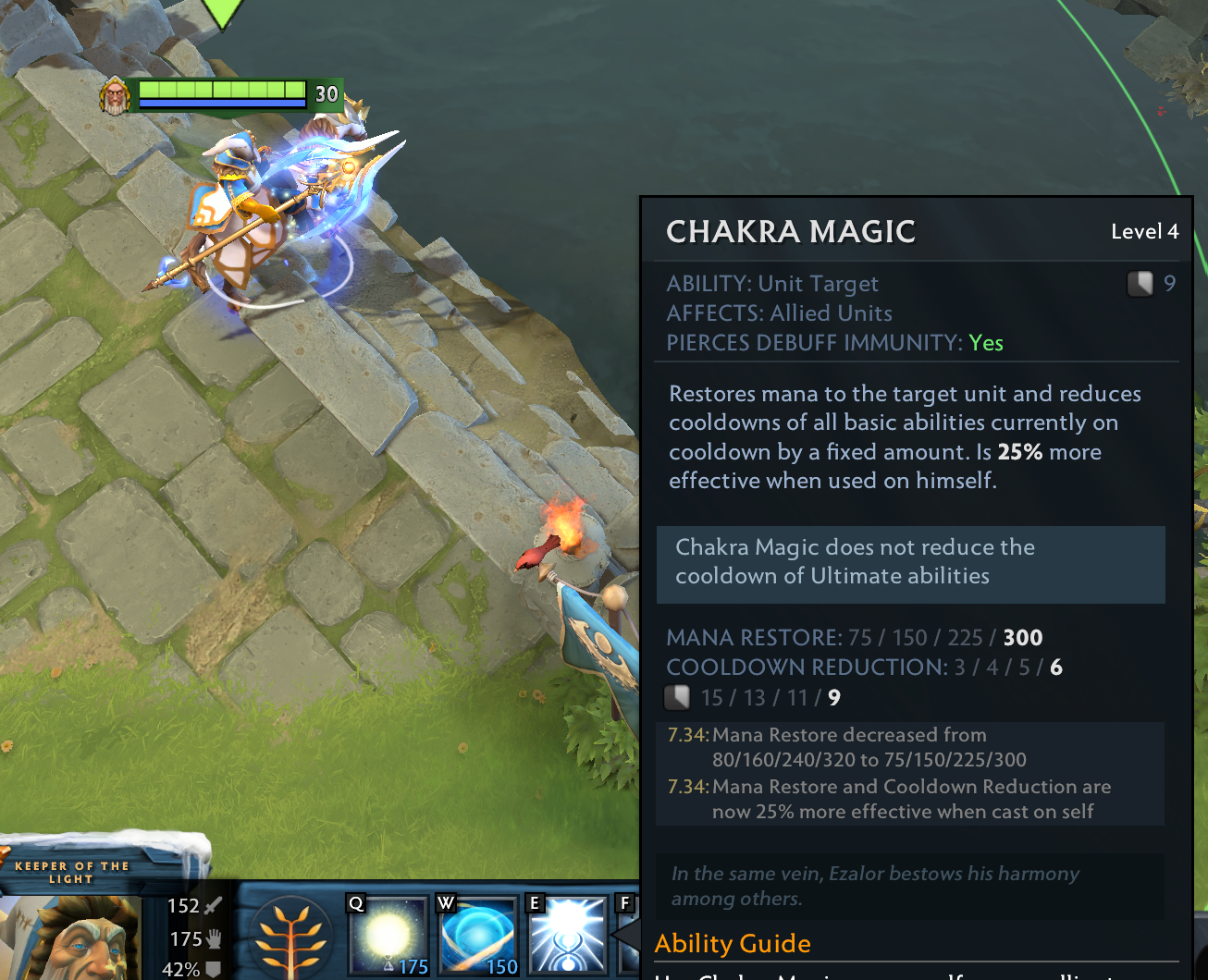
Task: Click the shield armor icon
Action: [215, 972]
